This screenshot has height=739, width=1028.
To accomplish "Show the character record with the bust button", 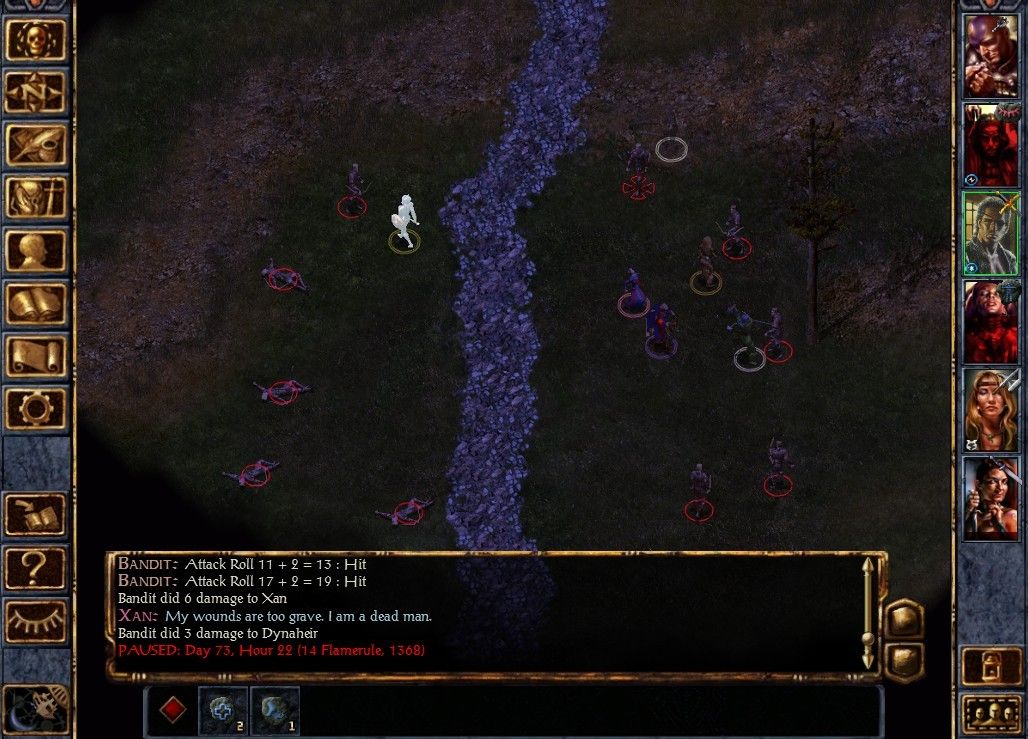I will [x=36, y=251].
